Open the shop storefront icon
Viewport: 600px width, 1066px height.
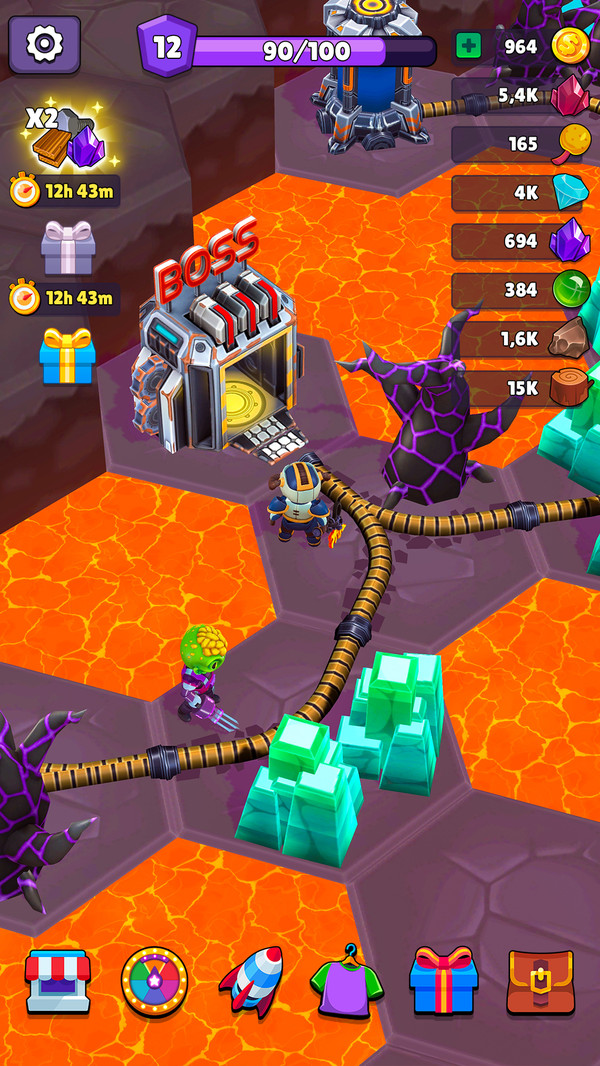[58, 980]
